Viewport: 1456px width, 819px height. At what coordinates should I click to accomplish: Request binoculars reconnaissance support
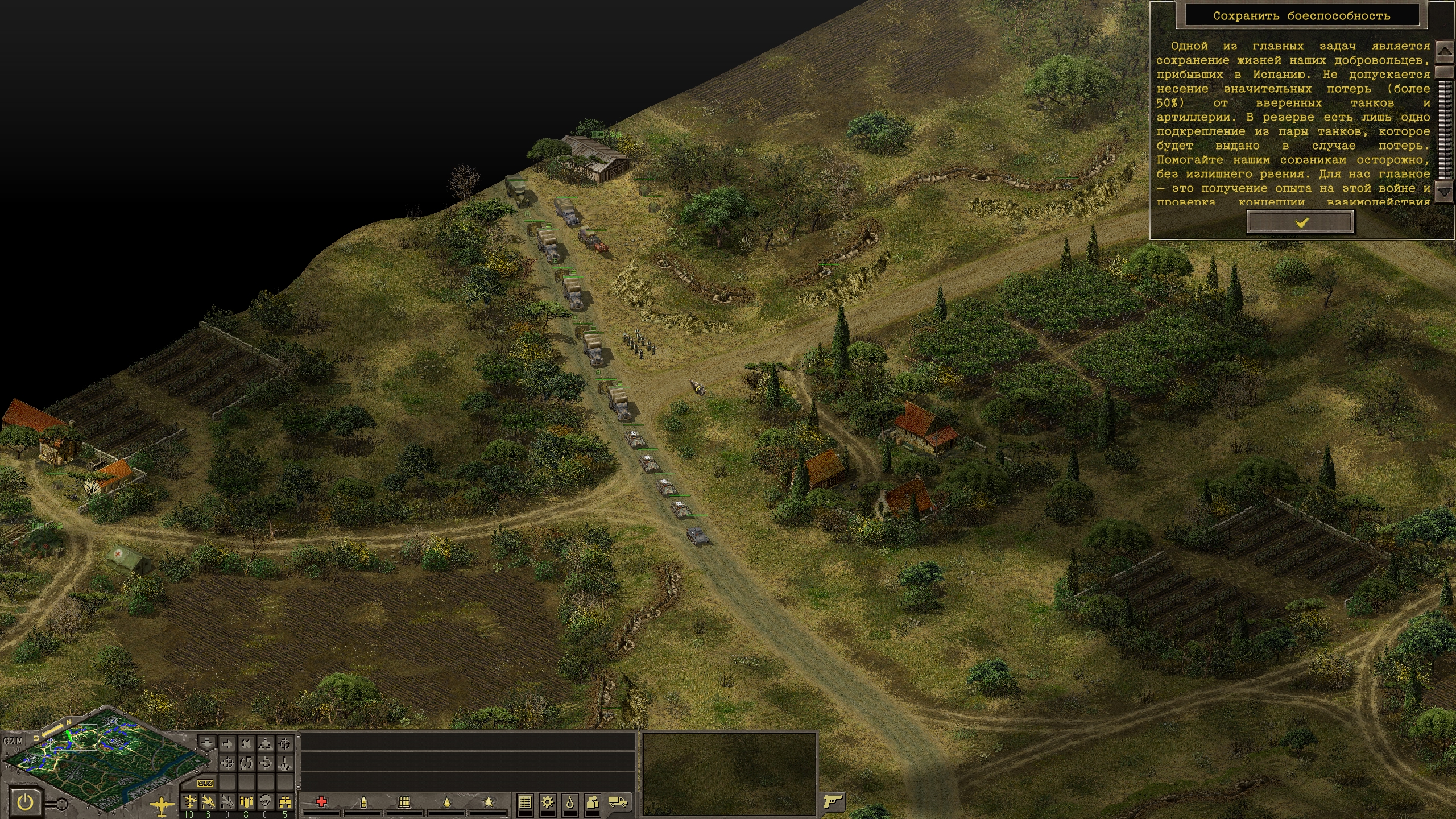pyautogui.click(x=285, y=802)
